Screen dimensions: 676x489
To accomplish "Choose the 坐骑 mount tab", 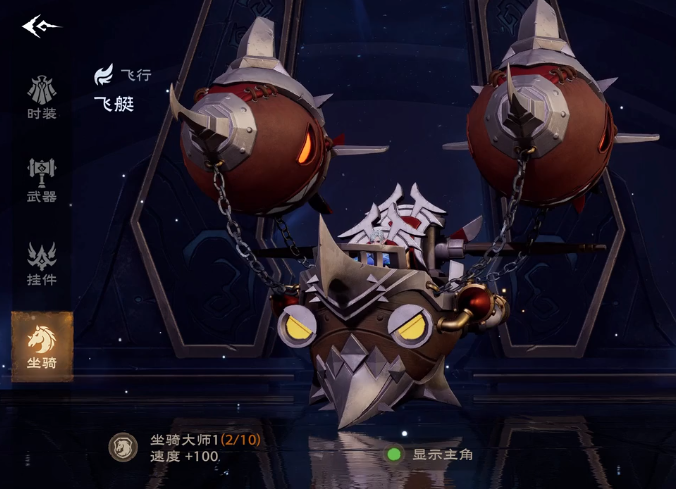I will tap(42, 346).
